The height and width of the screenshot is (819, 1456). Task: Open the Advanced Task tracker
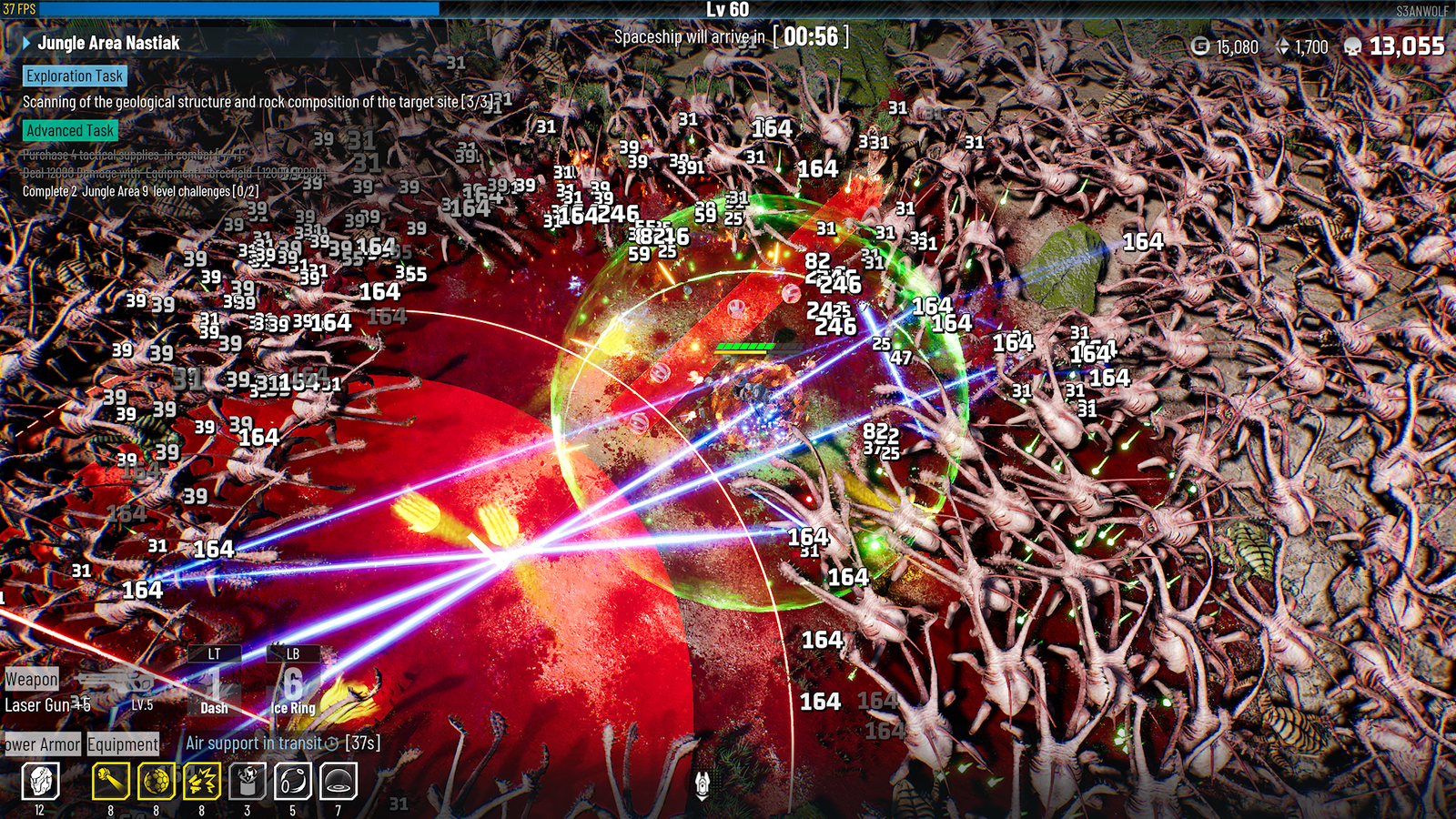click(x=70, y=131)
